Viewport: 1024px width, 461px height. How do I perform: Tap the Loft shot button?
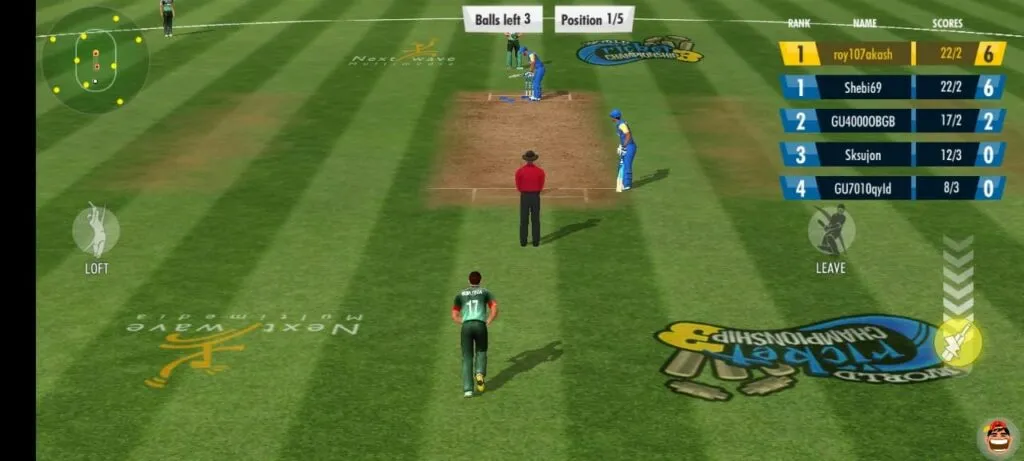click(x=96, y=231)
